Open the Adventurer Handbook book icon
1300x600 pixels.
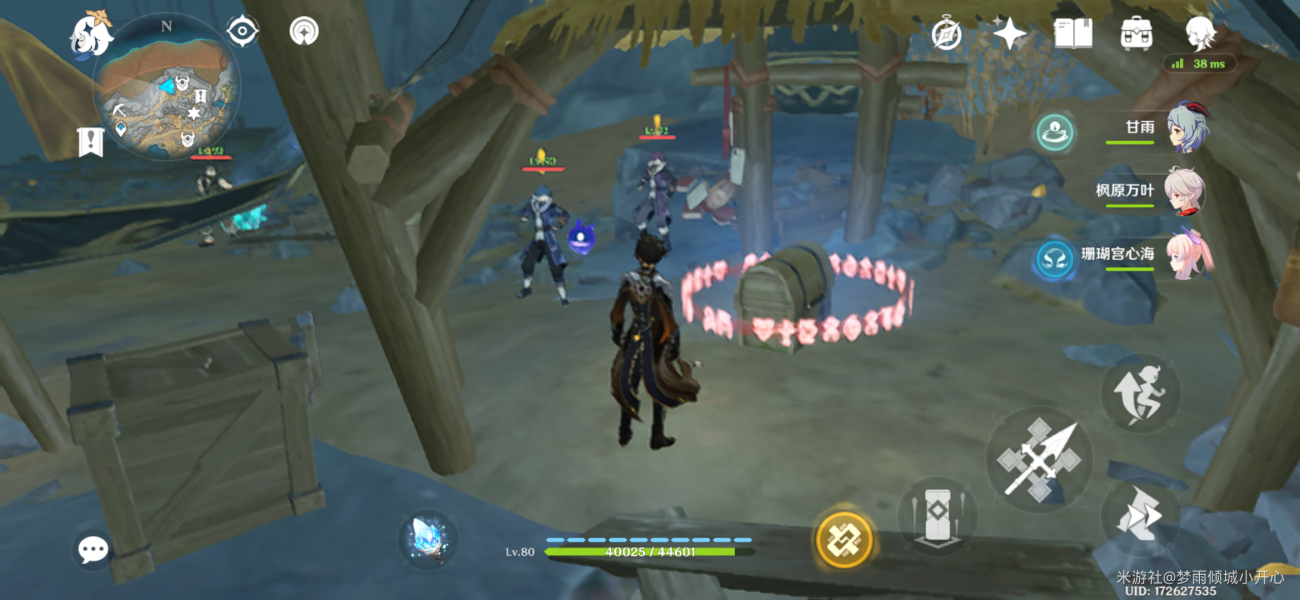pyautogui.click(x=1072, y=34)
